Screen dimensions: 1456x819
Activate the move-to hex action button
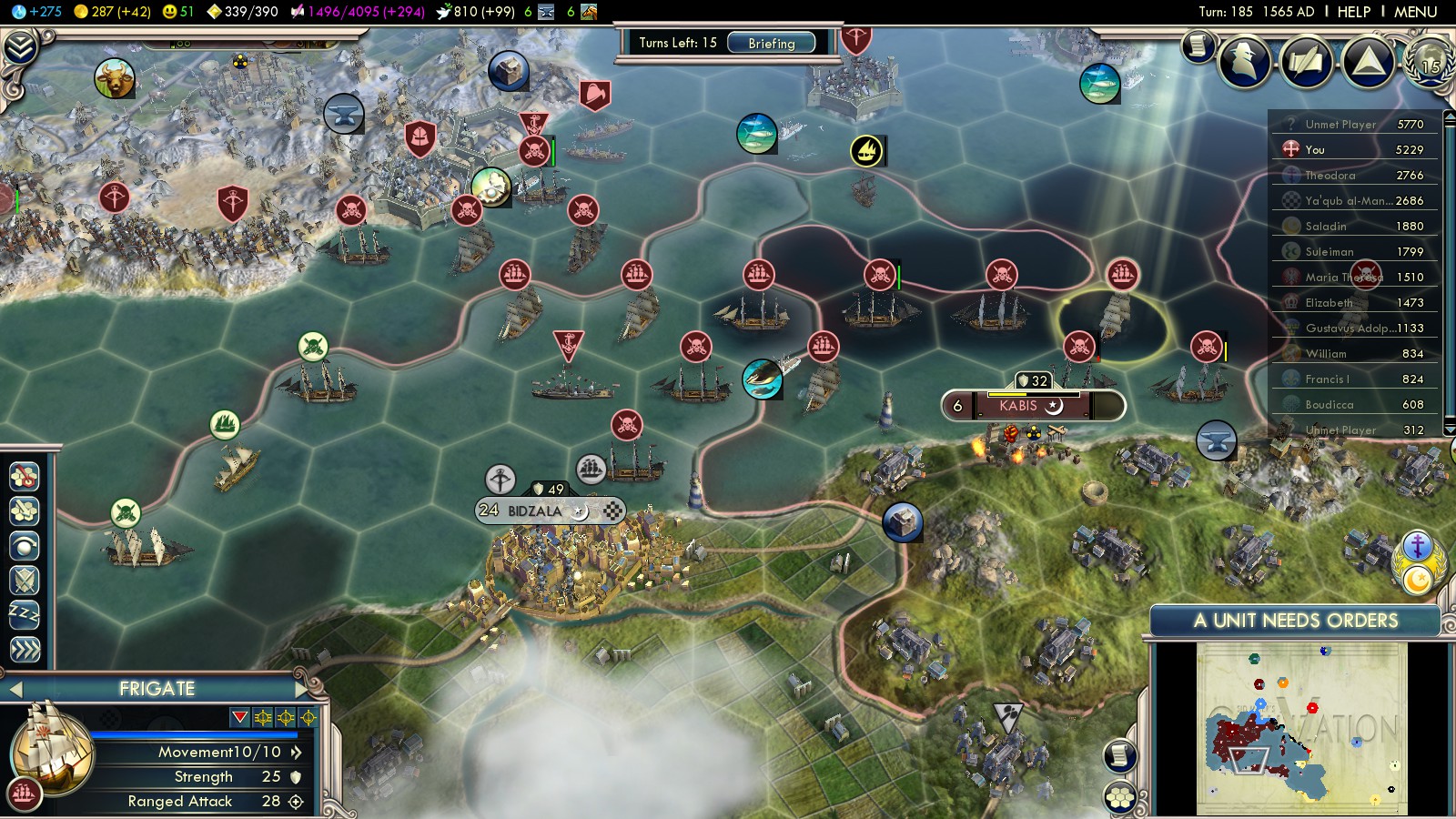(25, 476)
